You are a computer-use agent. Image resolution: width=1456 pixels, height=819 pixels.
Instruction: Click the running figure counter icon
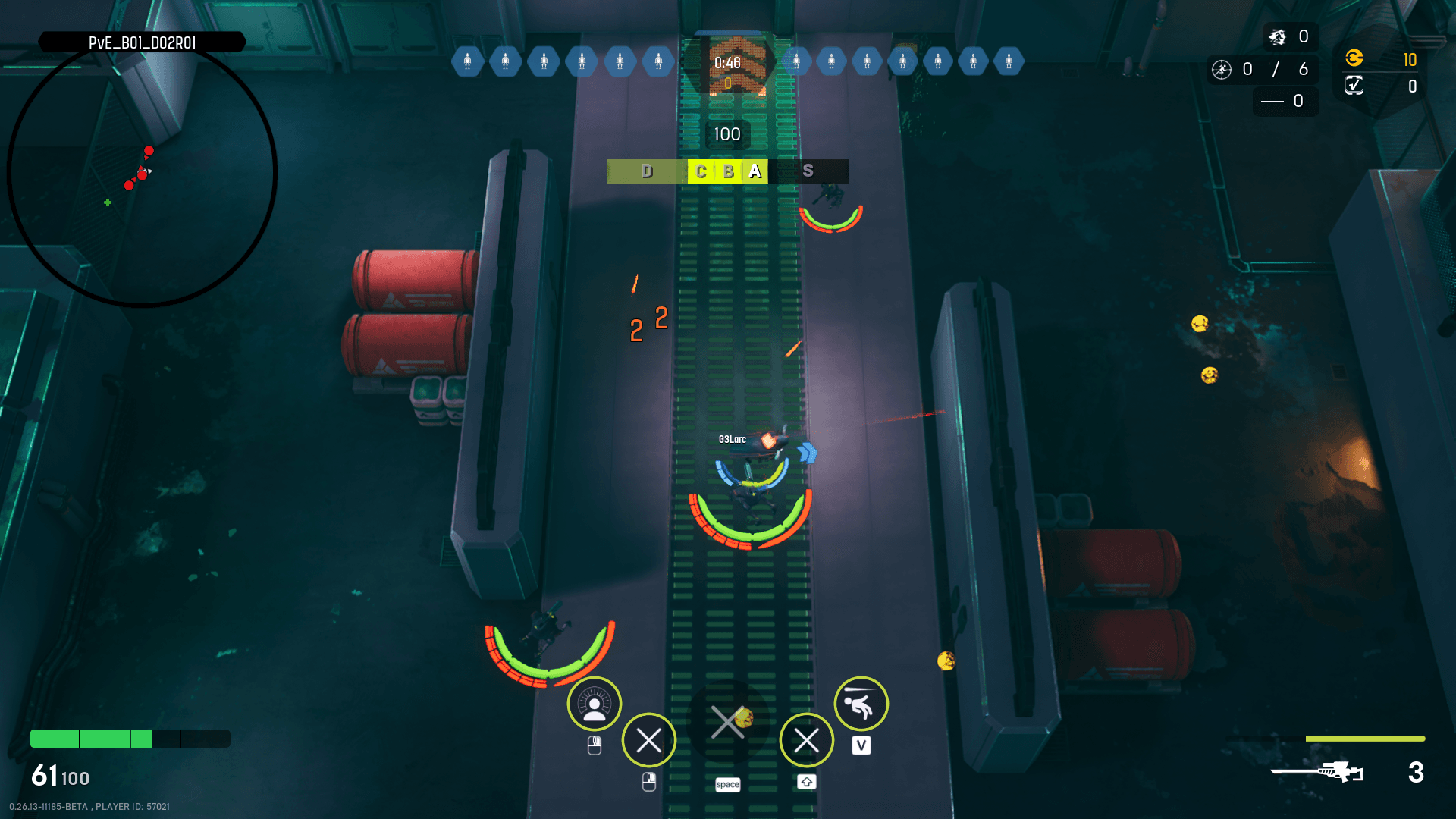click(1222, 70)
